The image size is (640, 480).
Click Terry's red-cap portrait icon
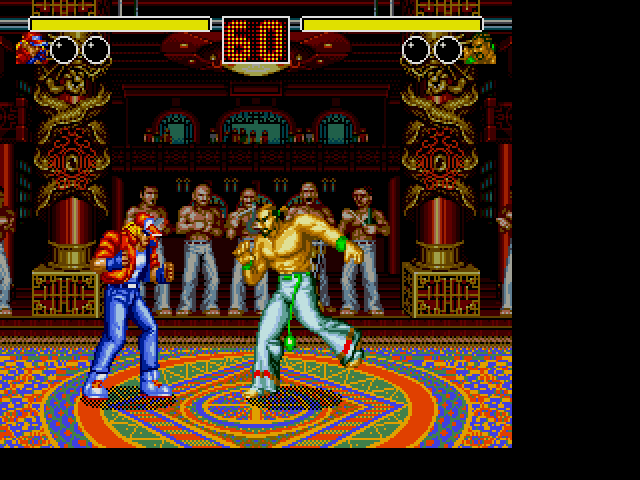tap(31, 48)
